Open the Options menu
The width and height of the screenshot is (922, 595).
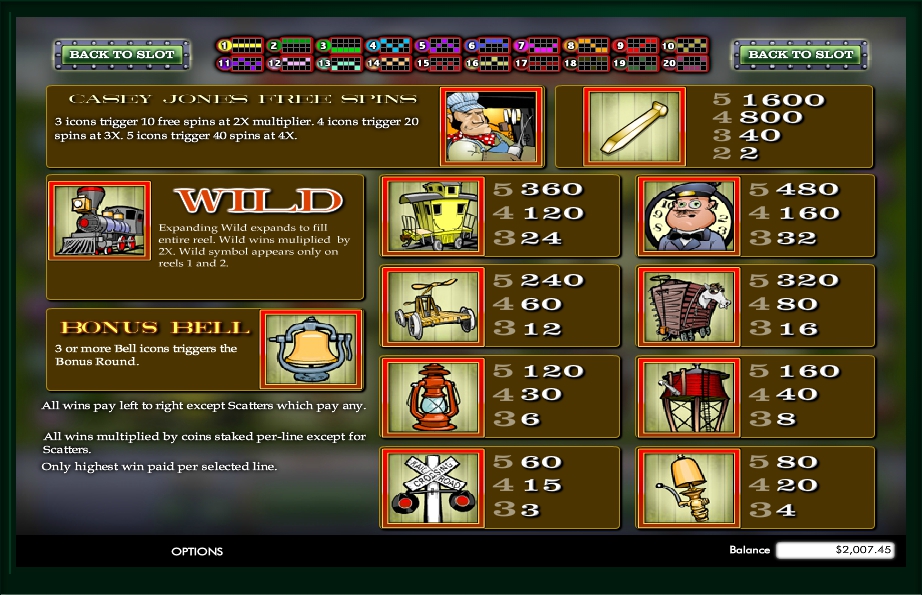(x=197, y=551)
